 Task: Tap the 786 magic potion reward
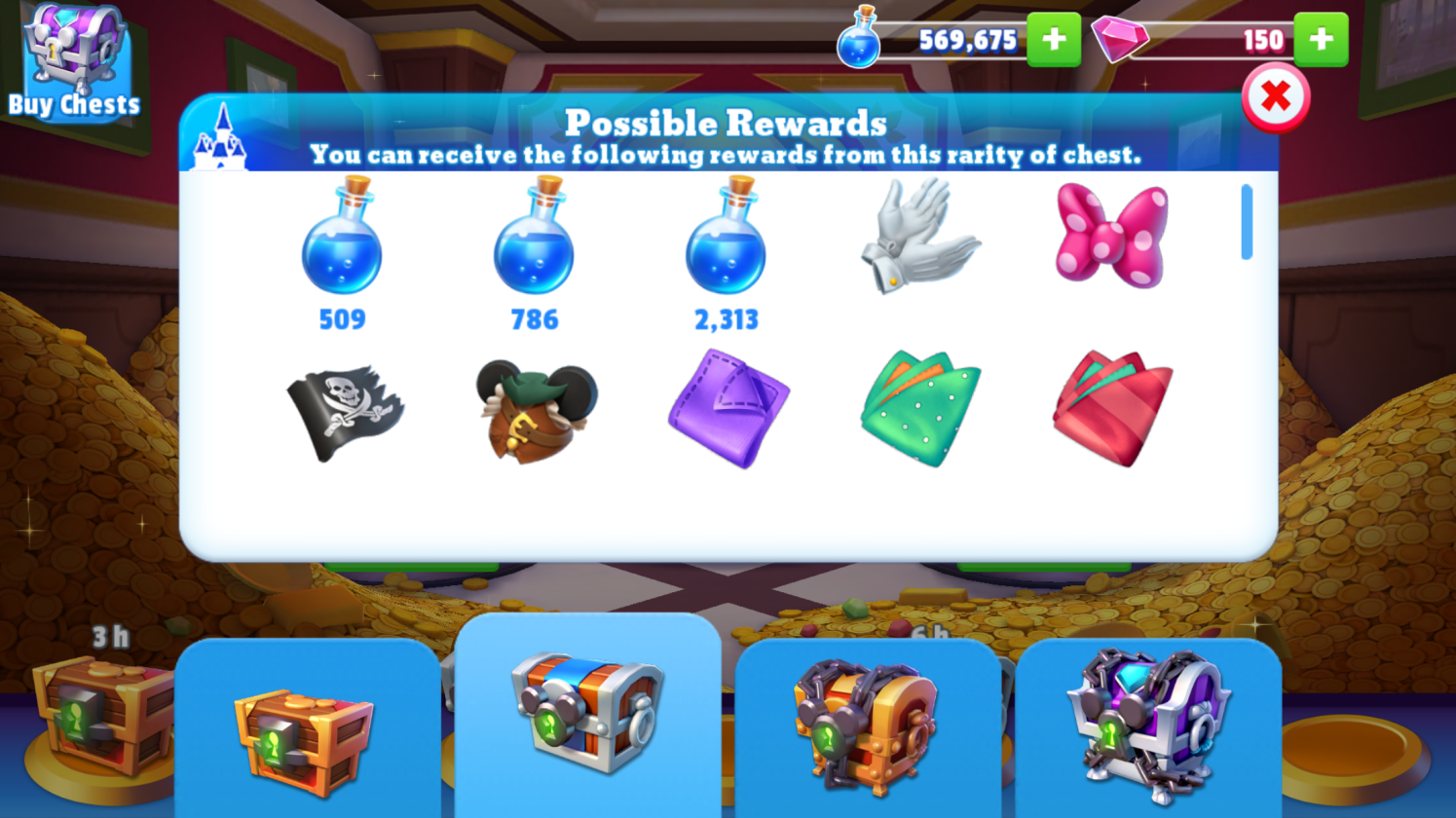534,239
